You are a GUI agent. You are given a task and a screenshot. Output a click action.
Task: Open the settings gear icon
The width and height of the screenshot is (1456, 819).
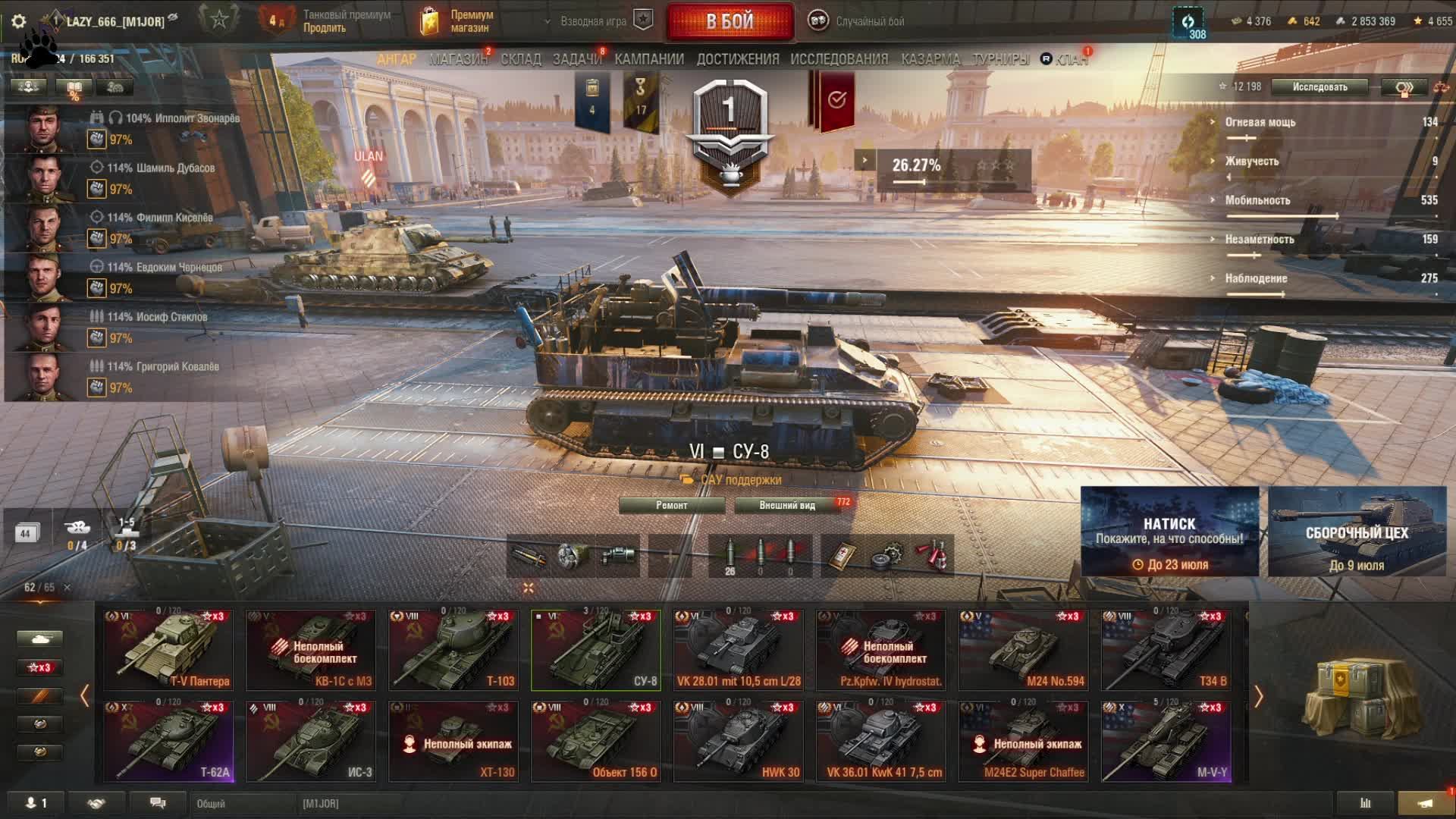(x=19, y=21)
